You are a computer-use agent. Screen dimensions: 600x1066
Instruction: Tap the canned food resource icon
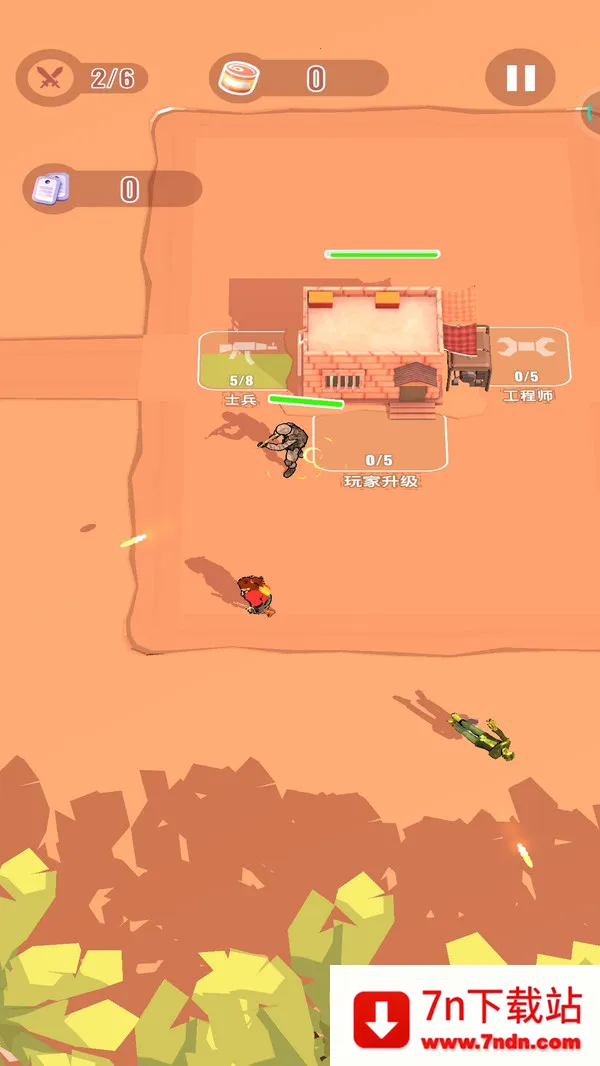(x=240, y=78)
